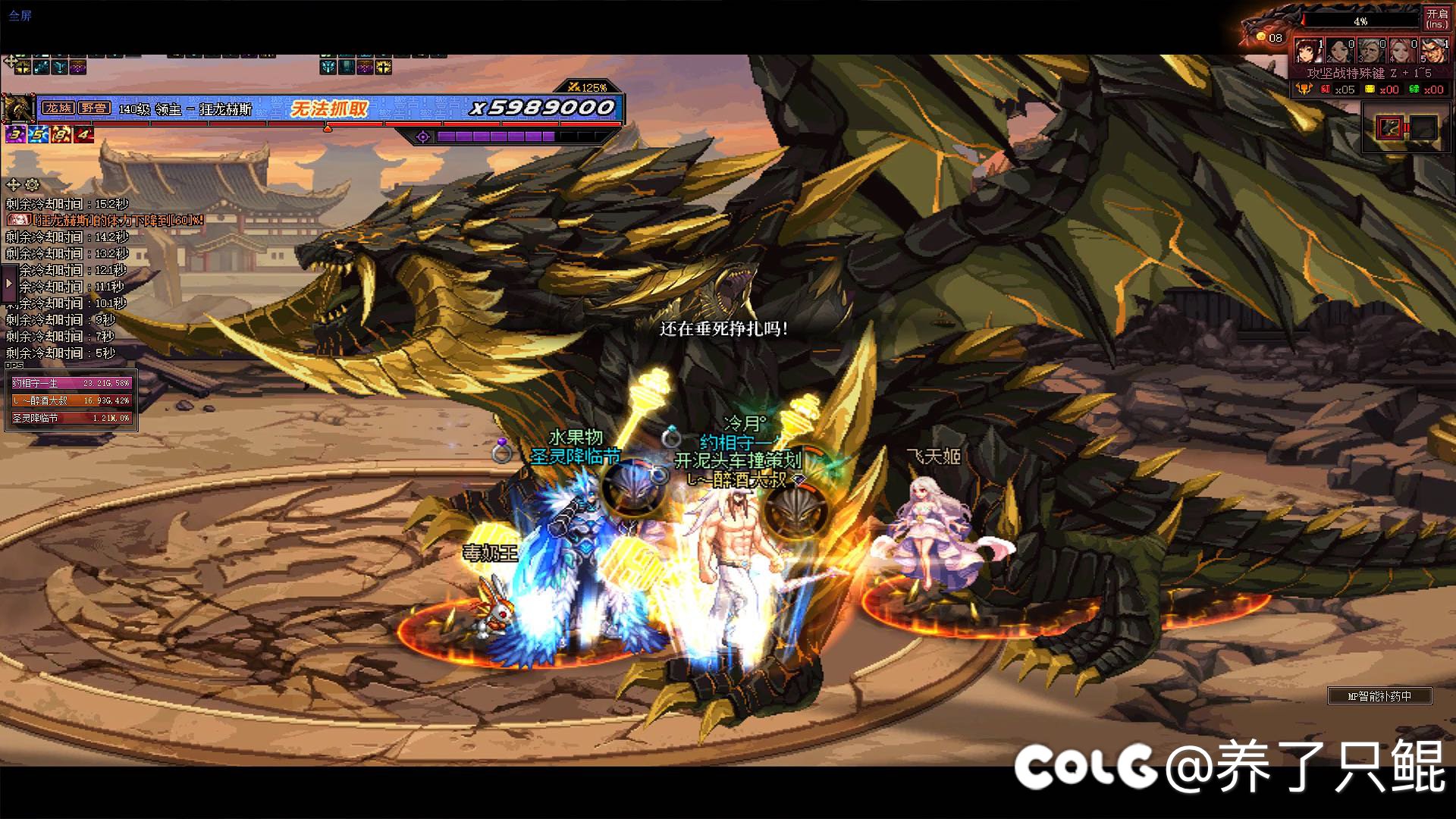Select 圣灵降临节 row in DPS meter

(71, 418)
